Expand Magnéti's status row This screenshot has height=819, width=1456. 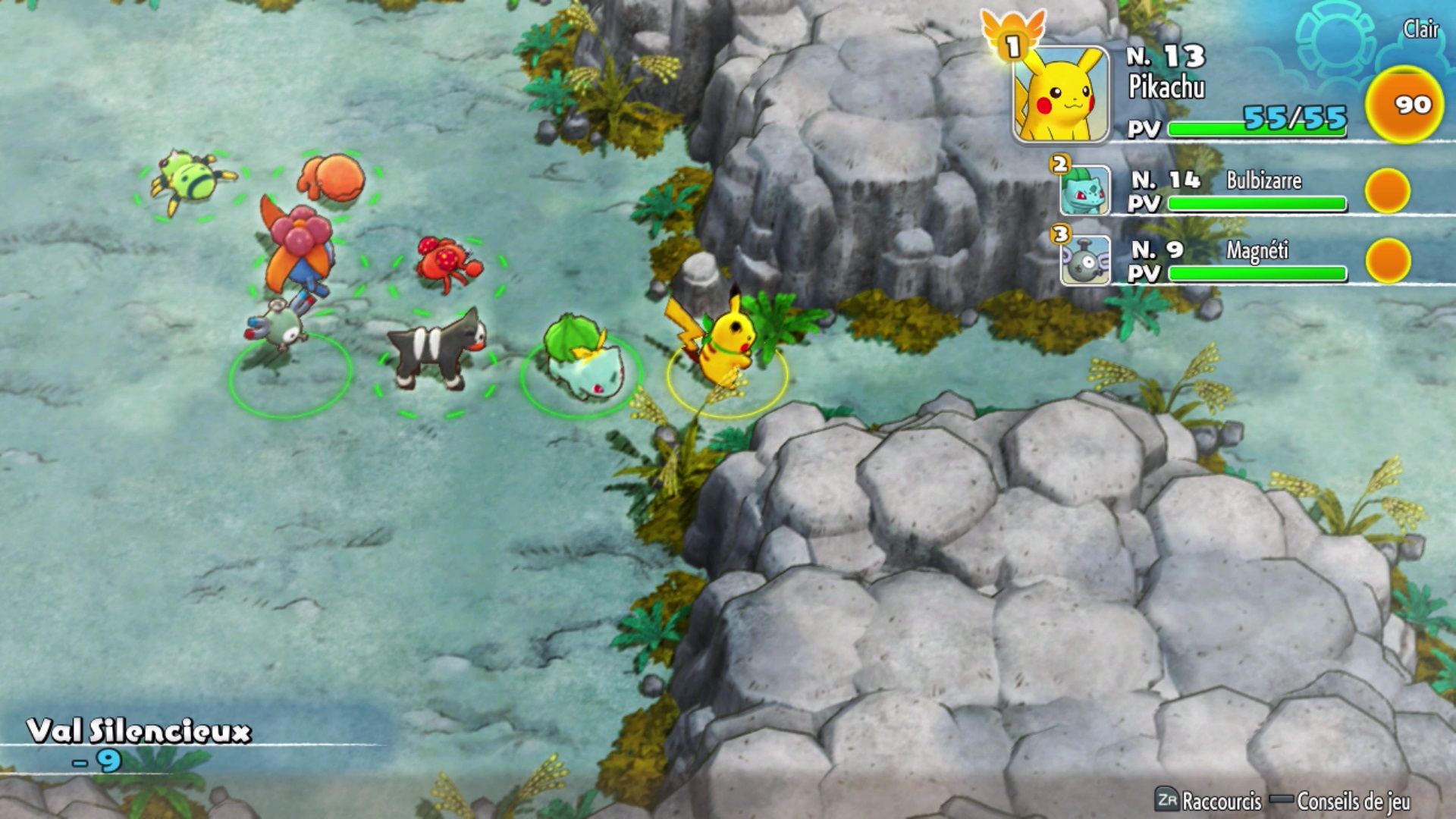click(x=1213, y=262)
